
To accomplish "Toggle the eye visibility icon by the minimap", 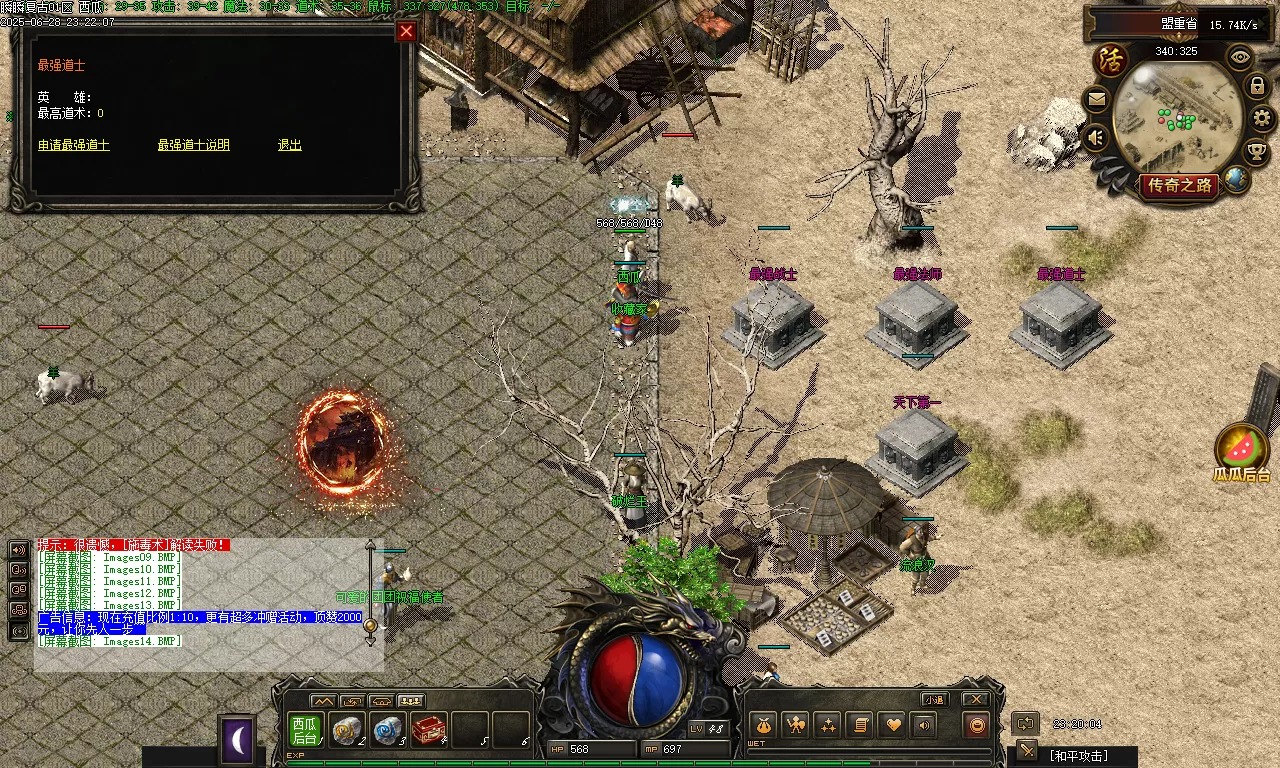I will 1240,56.
